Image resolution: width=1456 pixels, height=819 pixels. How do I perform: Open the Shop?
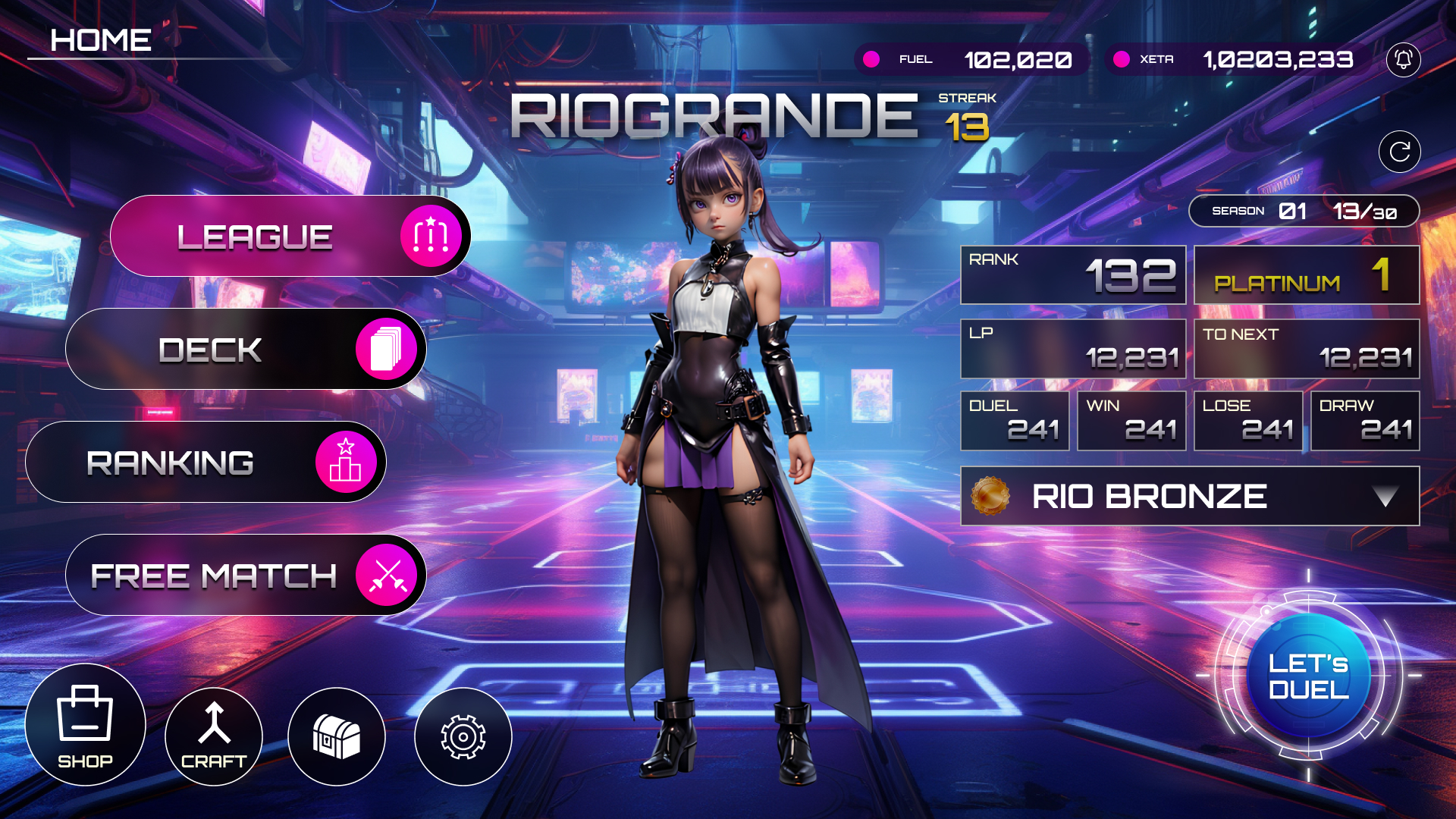85,725
